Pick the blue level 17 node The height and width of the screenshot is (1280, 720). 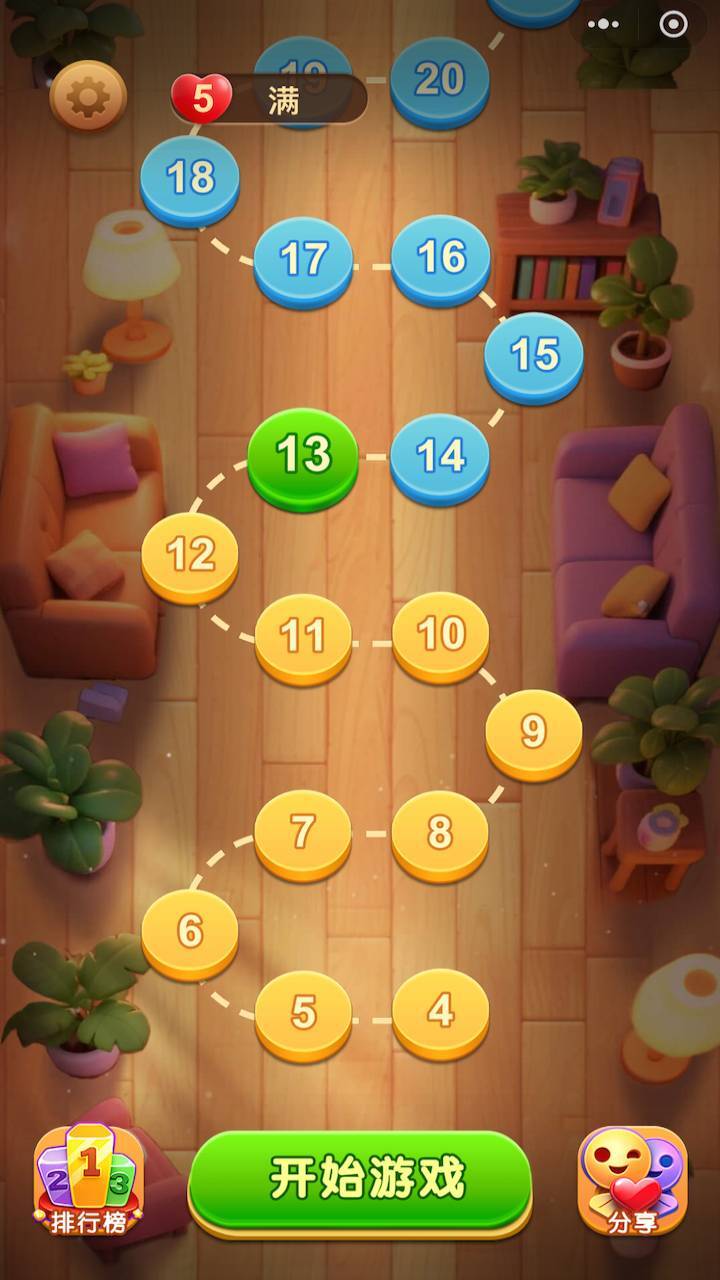click(303, 259)
